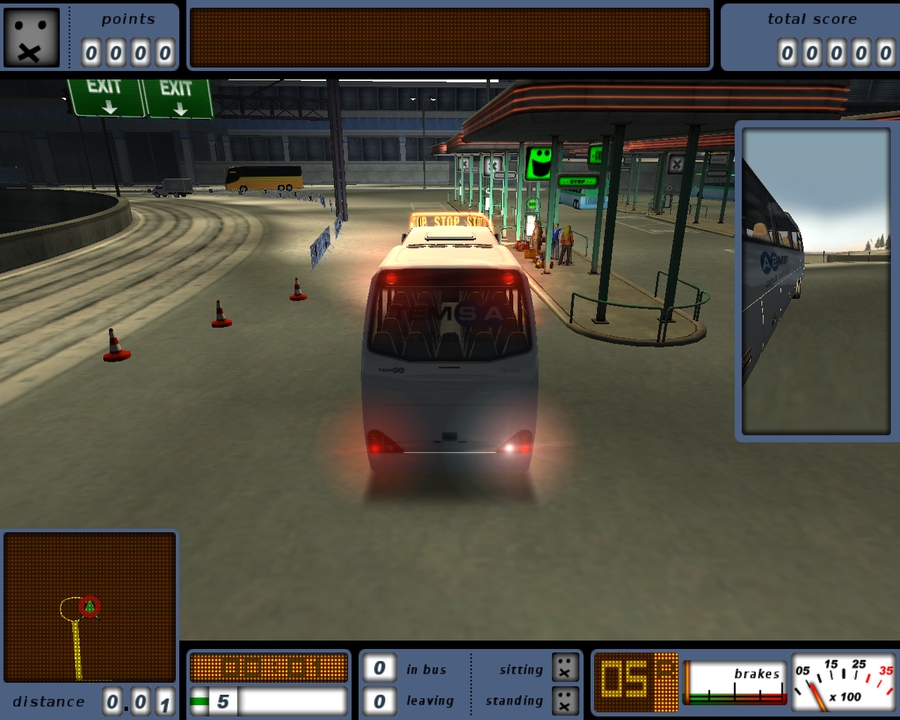Screen dimensions: 900x720
Task: Click the orange LED message board
Action: pyautogui.click(x=450, y=38)
